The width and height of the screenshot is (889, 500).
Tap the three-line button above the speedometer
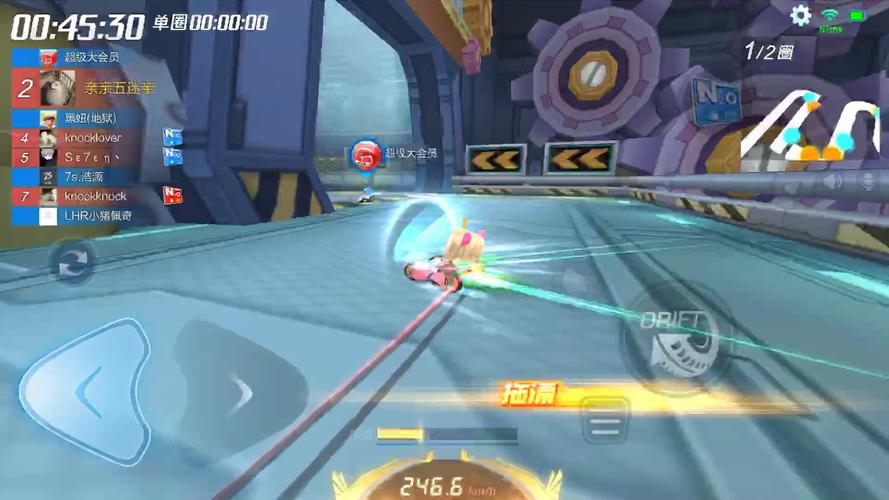click(x=604, y=424)
